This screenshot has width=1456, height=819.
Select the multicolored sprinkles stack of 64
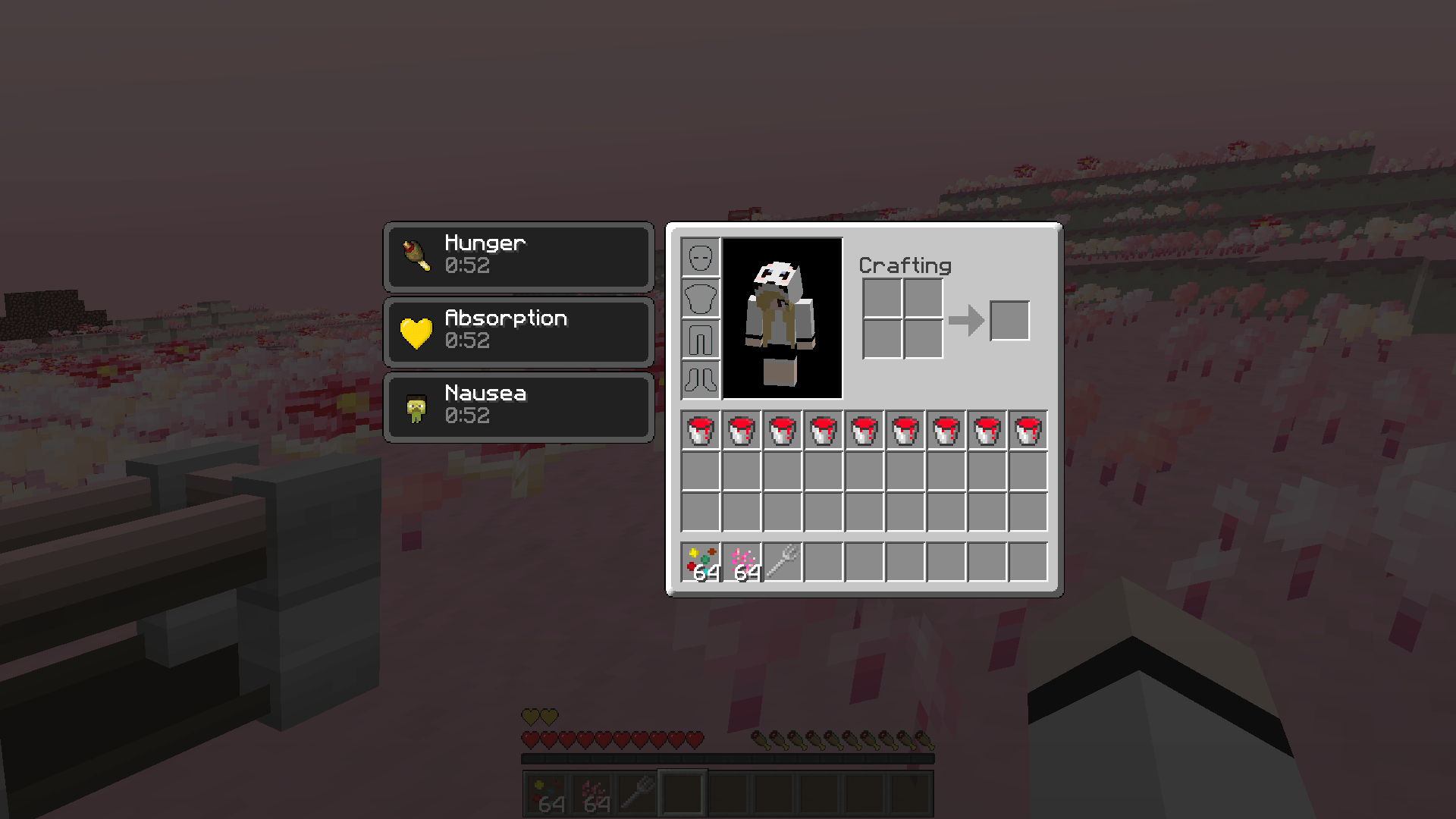pos(700,563)
